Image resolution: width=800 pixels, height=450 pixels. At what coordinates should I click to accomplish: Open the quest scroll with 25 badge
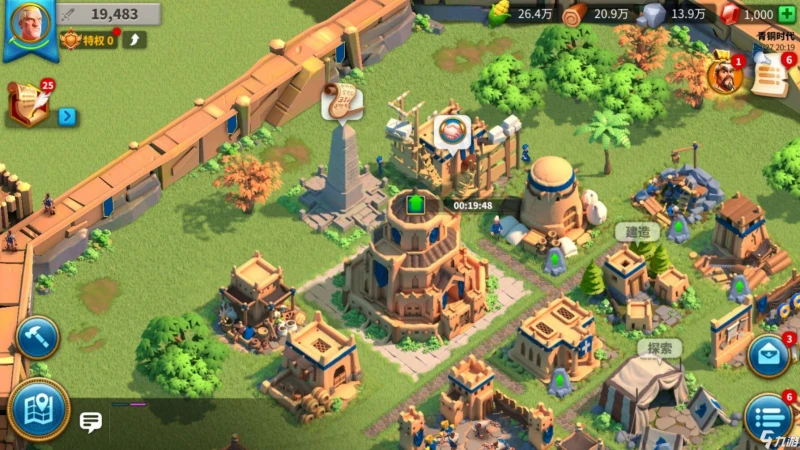tap(28, 103)
